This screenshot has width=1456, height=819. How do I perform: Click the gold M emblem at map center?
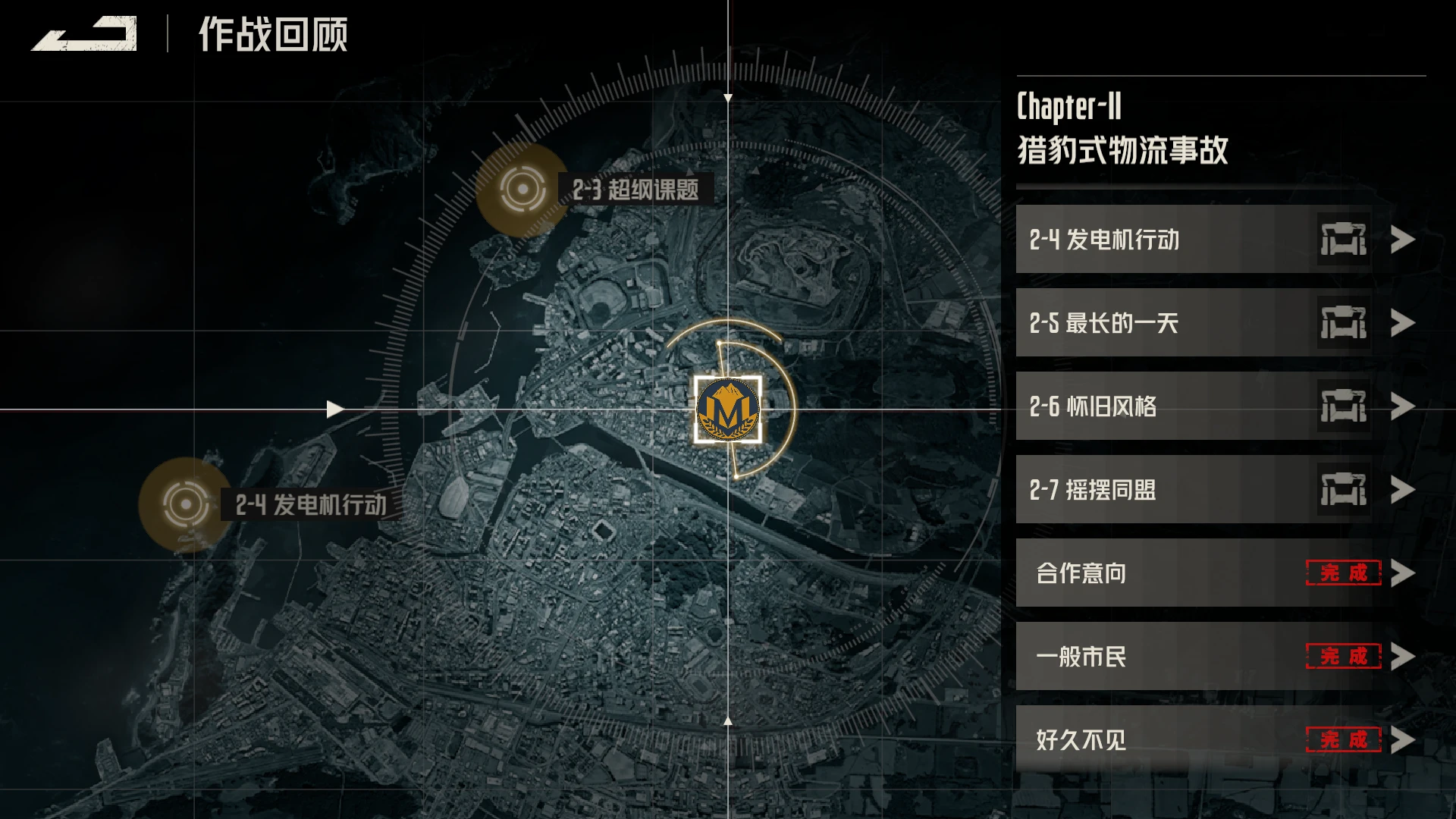727,409
